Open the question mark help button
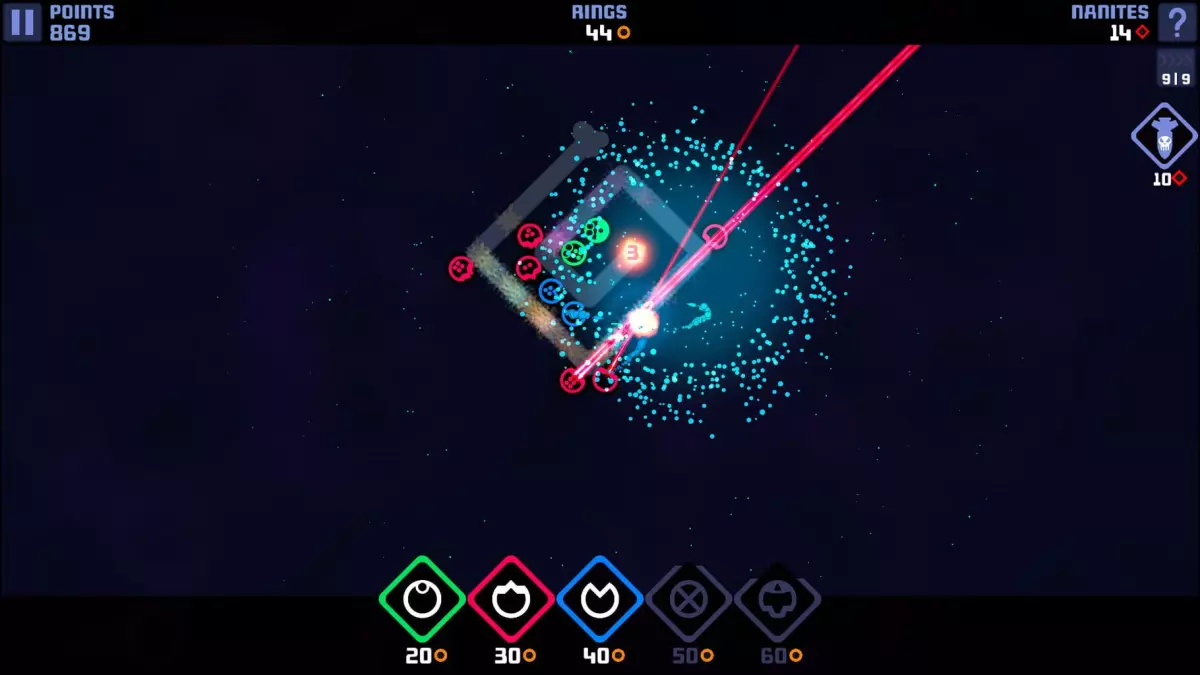 click(1177, 22)
